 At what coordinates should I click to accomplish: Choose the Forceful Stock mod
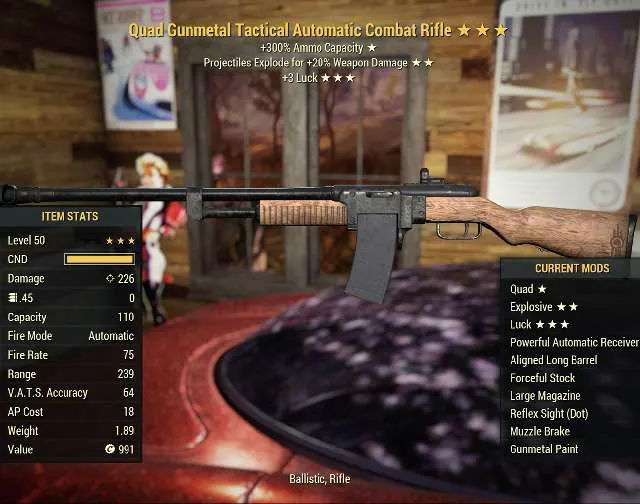(x=542, y=378)
